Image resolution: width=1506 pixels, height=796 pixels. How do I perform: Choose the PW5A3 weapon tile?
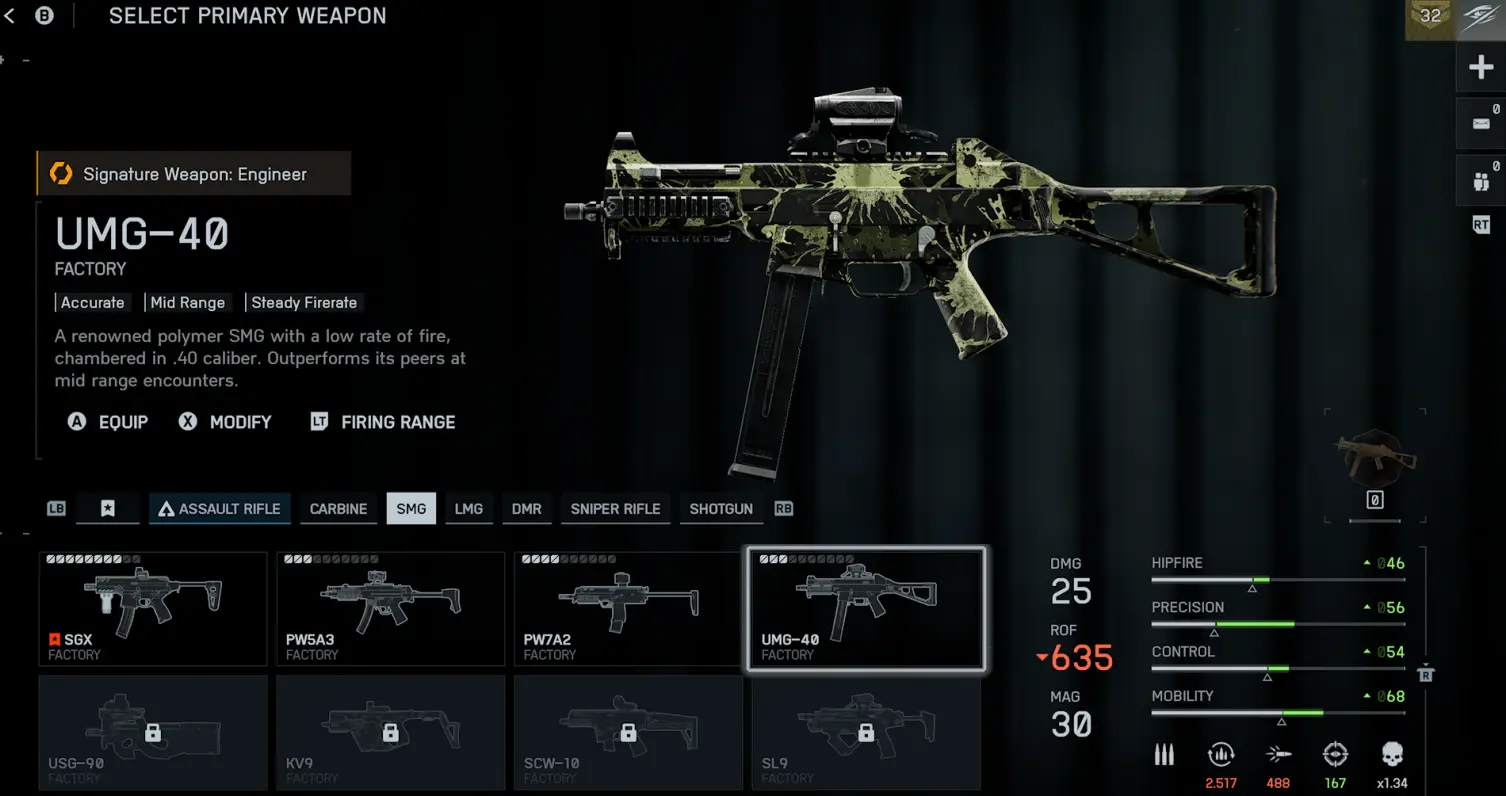coord(390,609)
